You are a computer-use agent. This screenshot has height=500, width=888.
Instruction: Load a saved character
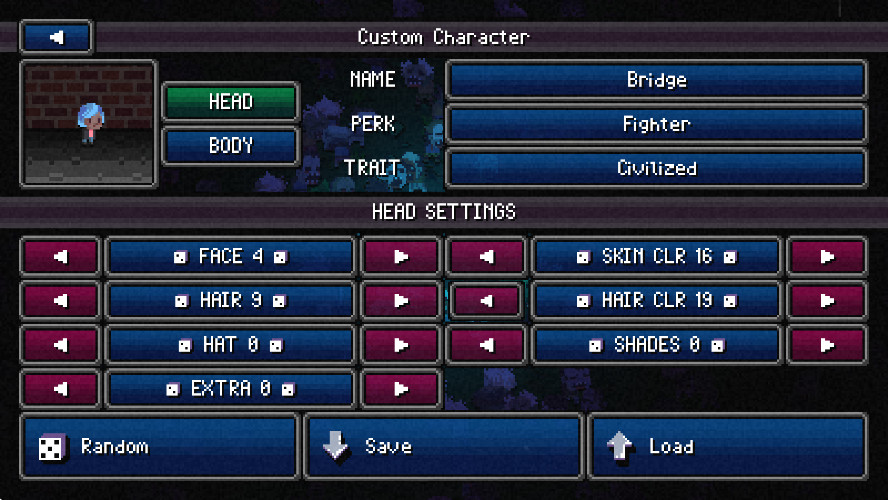tap(727, 447)
